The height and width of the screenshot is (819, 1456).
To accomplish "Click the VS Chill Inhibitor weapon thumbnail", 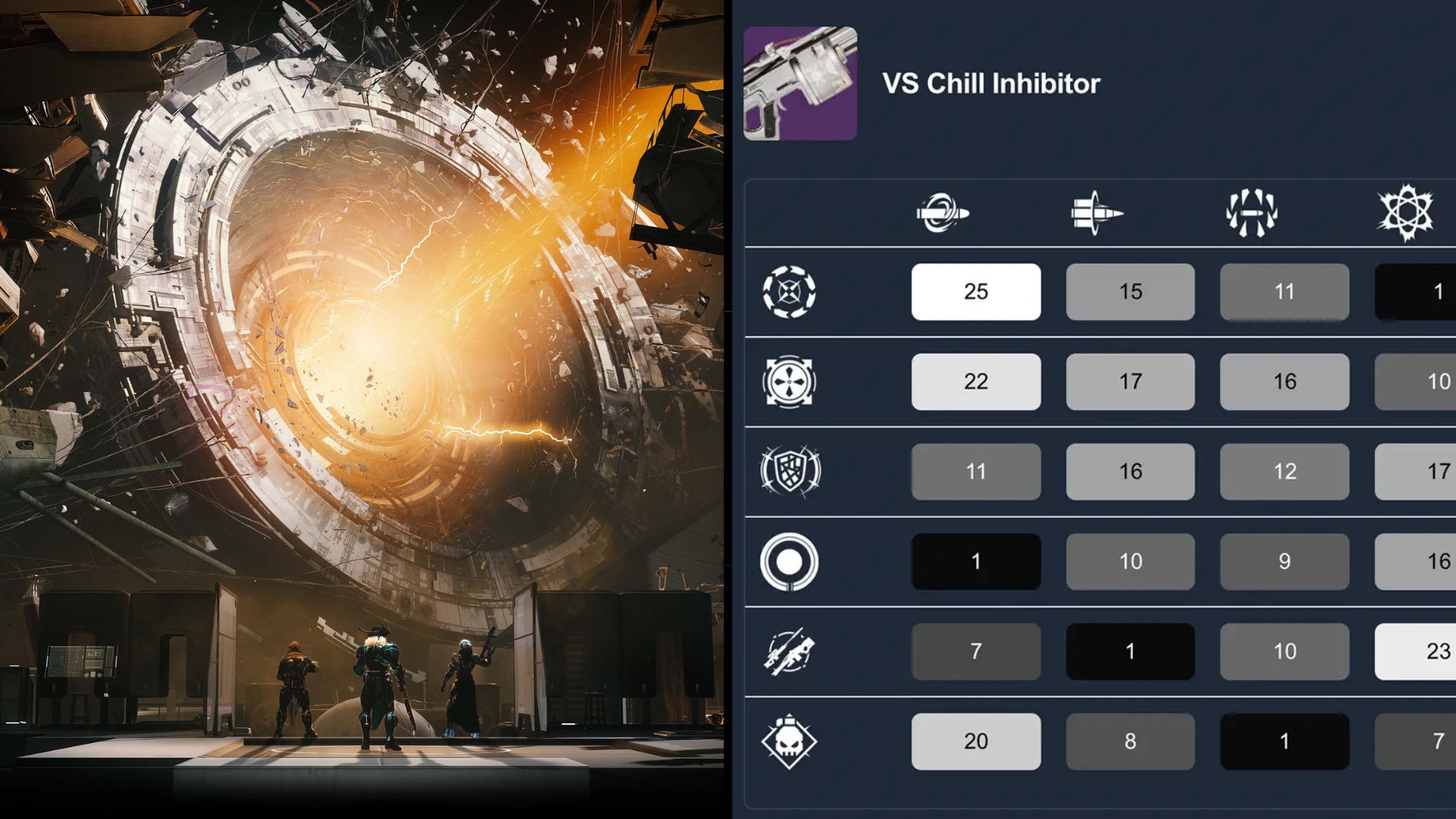I will (800, 83).
